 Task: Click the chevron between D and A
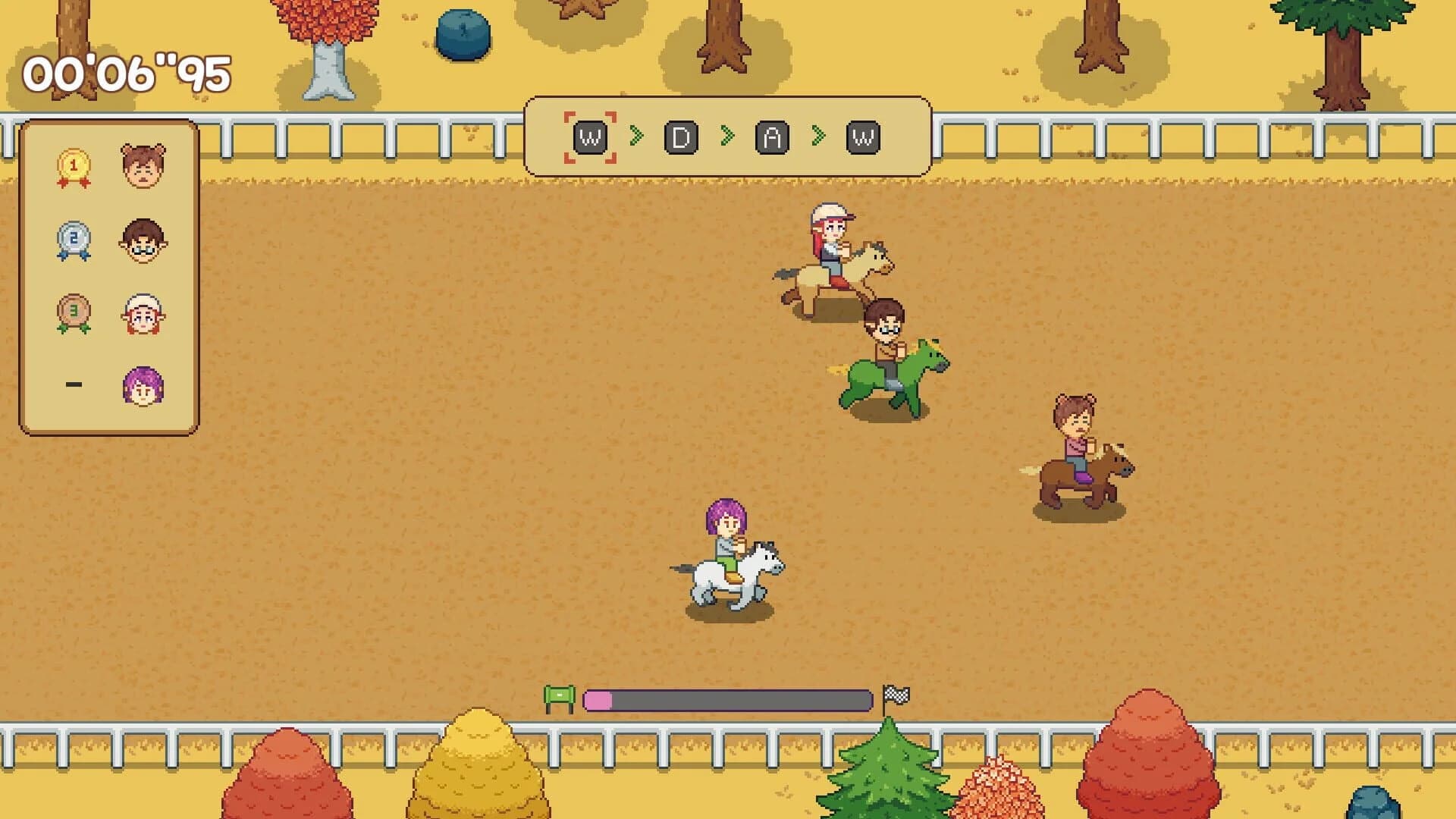[x=726, y=136]
